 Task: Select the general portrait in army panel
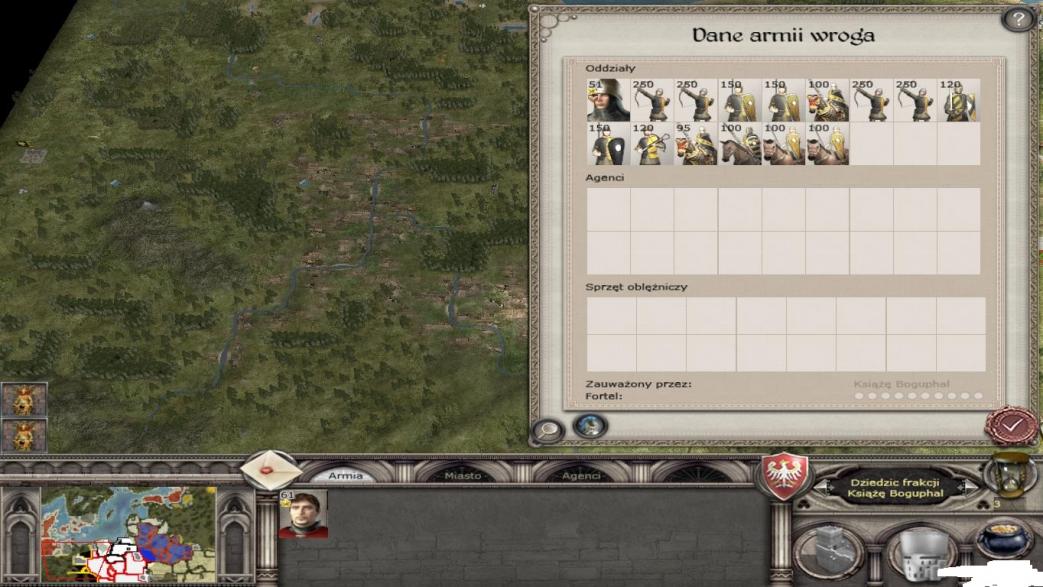pos(303,514)
